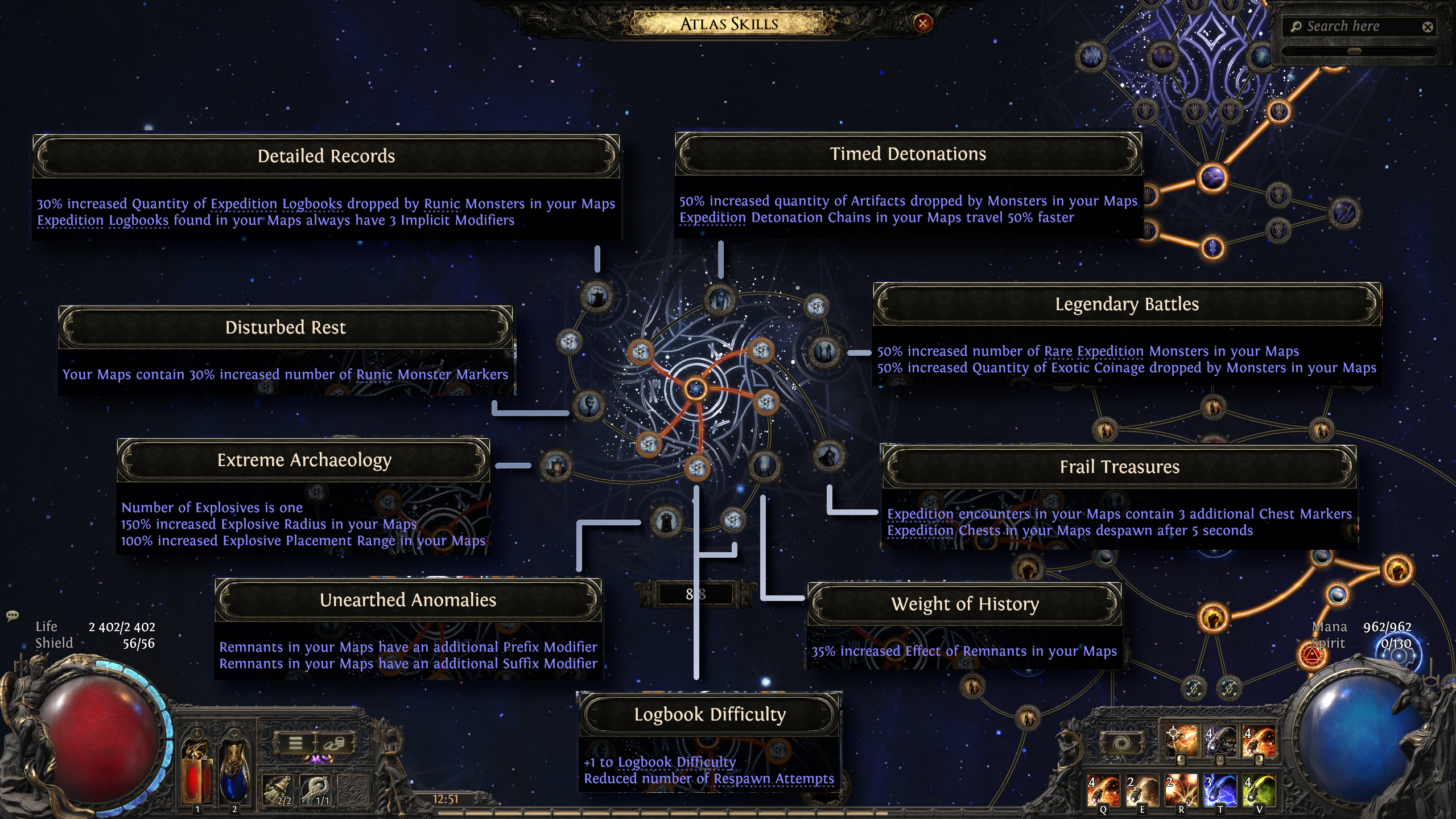Select the crosshair fire shot skill
The width and height of the screenshot is (1456, 819).
tap(1181, 741)
